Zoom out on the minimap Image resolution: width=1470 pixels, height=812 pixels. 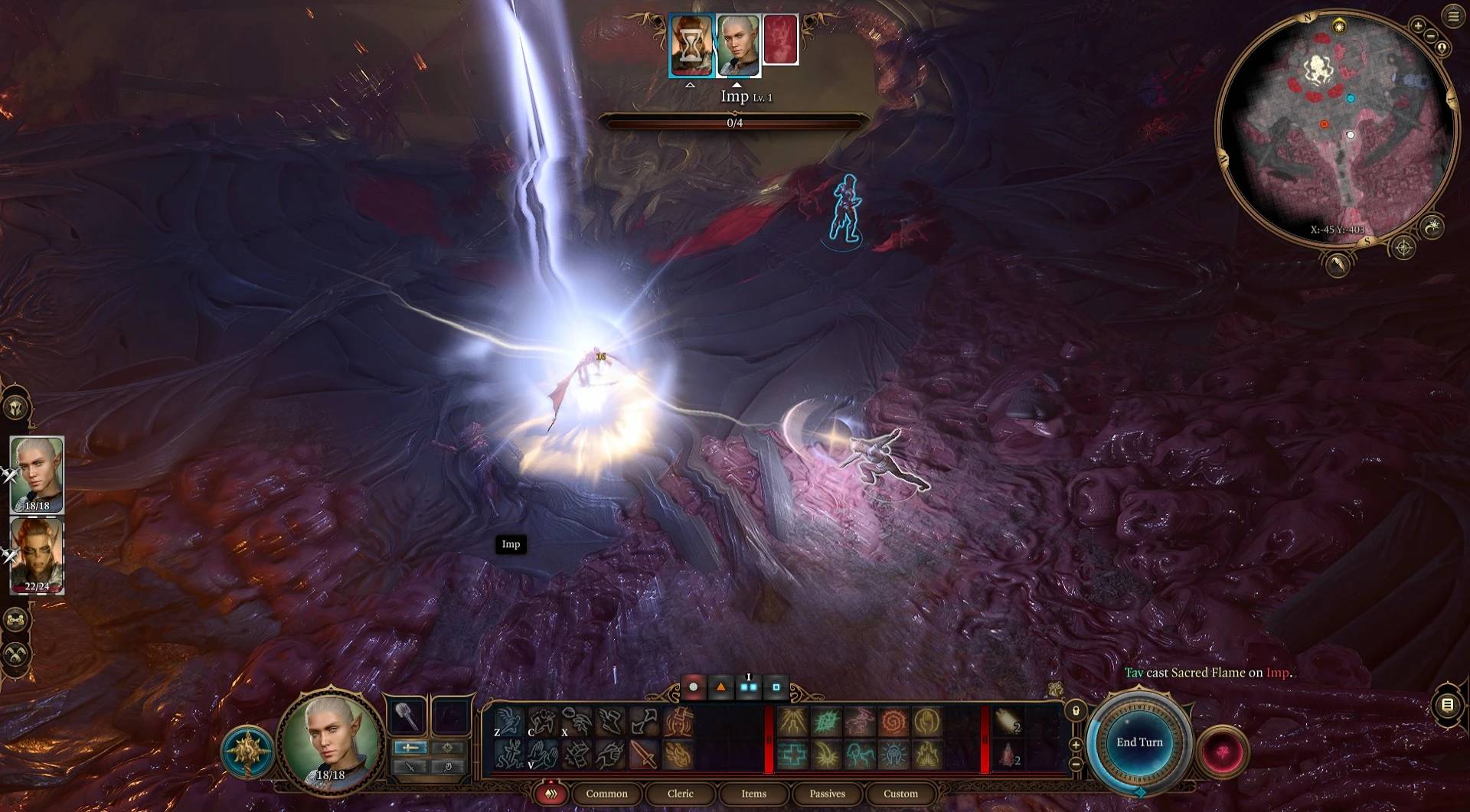click(1432, 36)
